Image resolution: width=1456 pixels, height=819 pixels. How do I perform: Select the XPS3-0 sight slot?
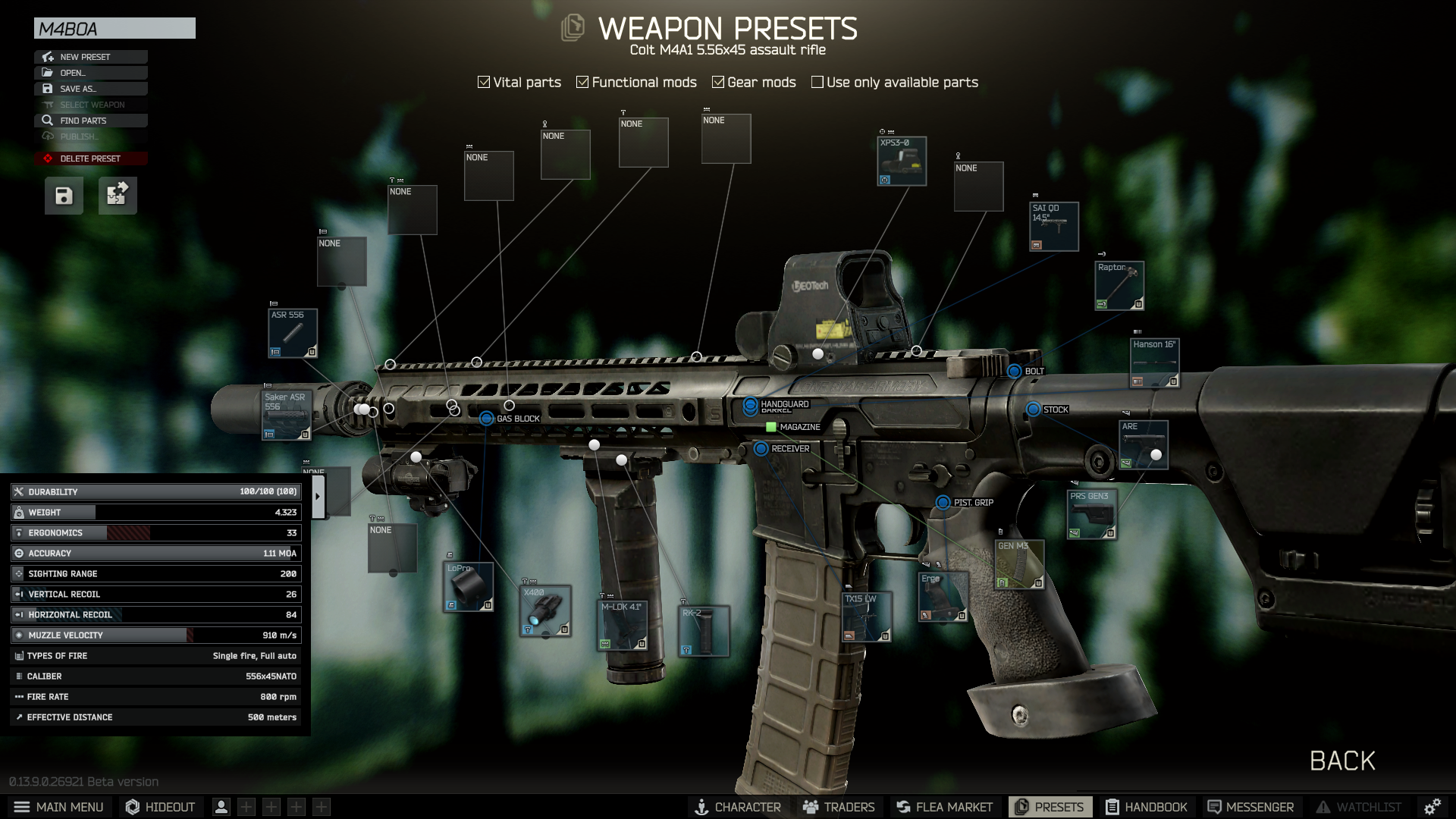[x=902, y=162]
